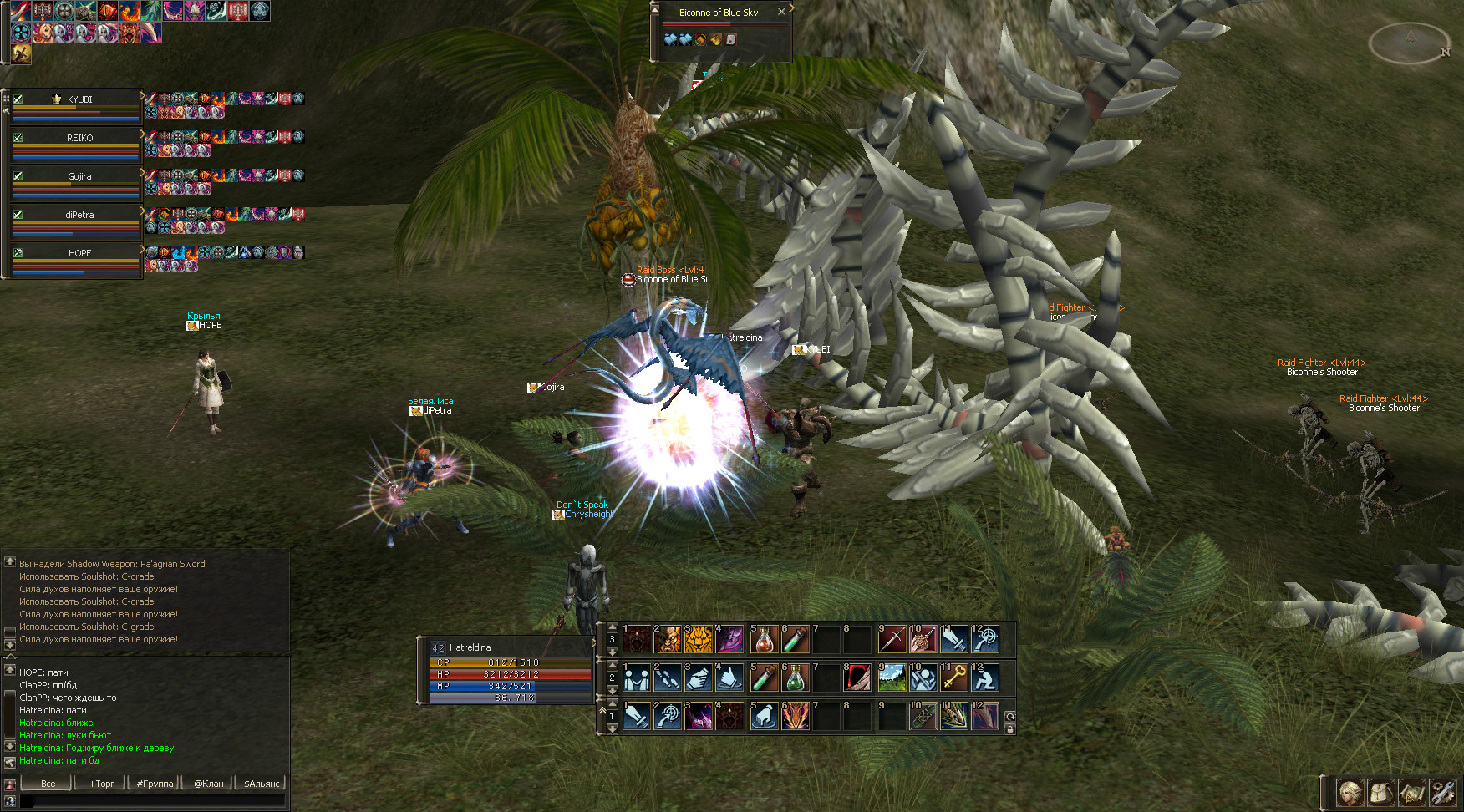Image resolution: width=1464 pixels, height=812 pixels.
Task: Open the system menu wrench and gear
Action: pyautogui.click(x=1442, y=792)
